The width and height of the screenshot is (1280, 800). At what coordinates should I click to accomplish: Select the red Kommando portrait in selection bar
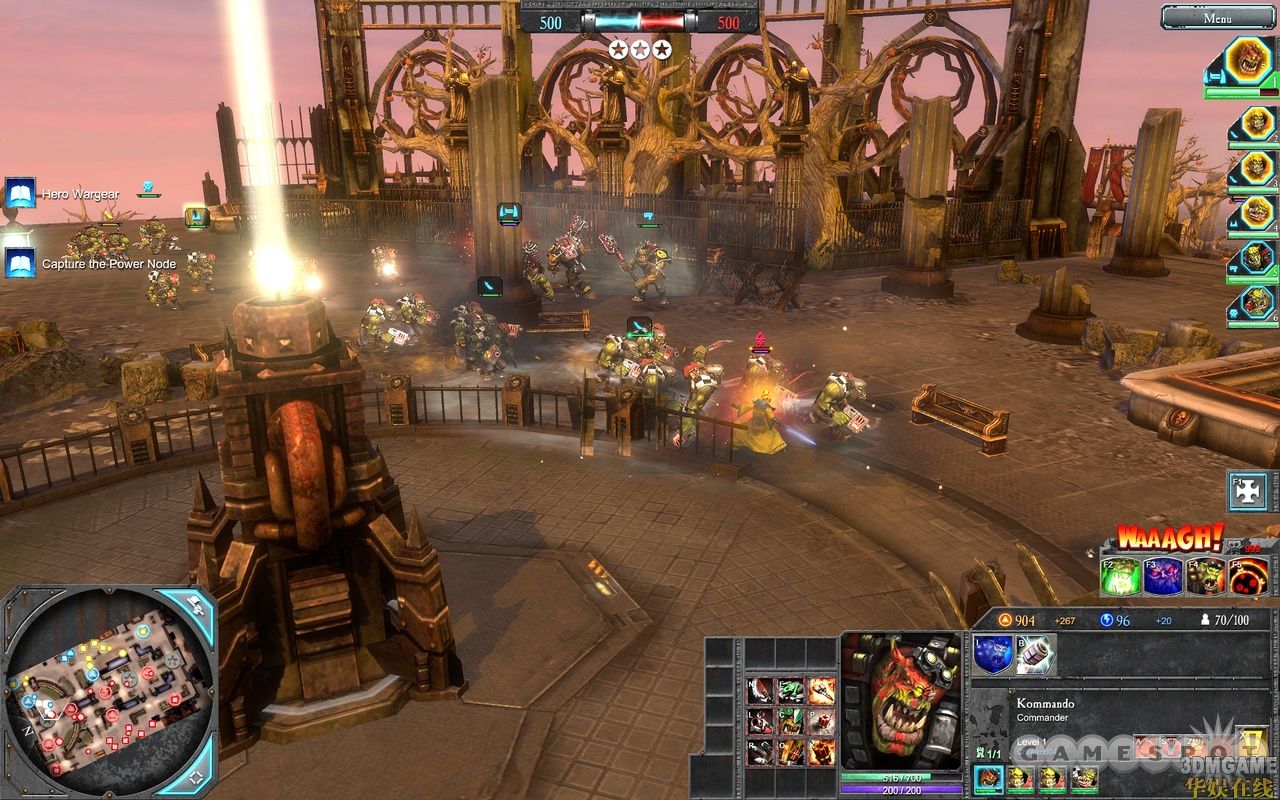tap(989, 779)
